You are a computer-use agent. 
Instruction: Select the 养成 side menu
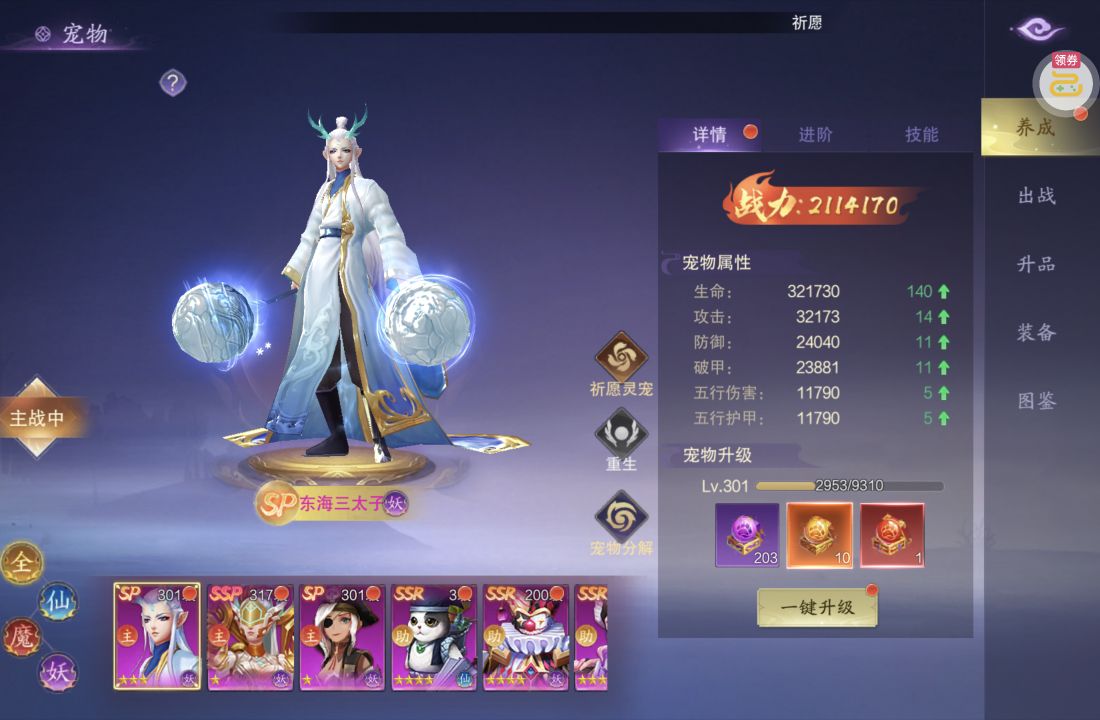(x=1036, y=128)
